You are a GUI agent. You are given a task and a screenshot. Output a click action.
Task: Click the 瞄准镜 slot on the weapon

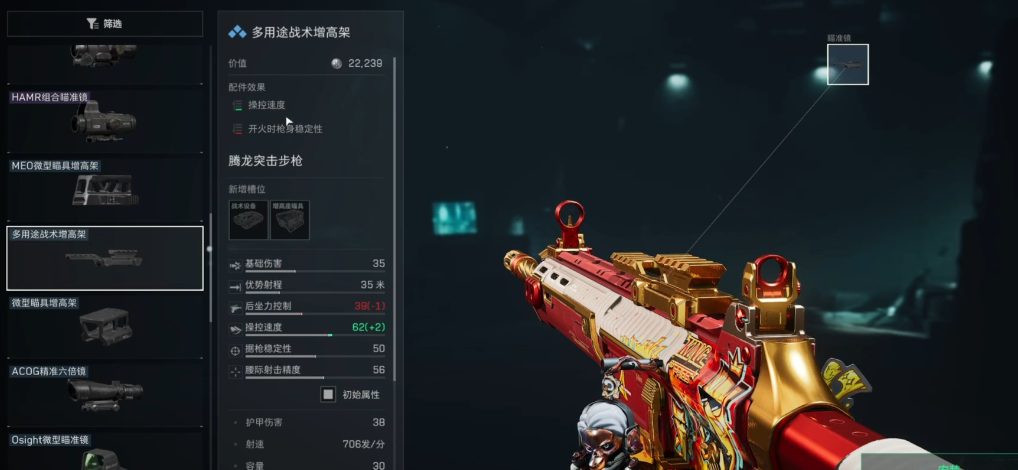click(847, 64)
